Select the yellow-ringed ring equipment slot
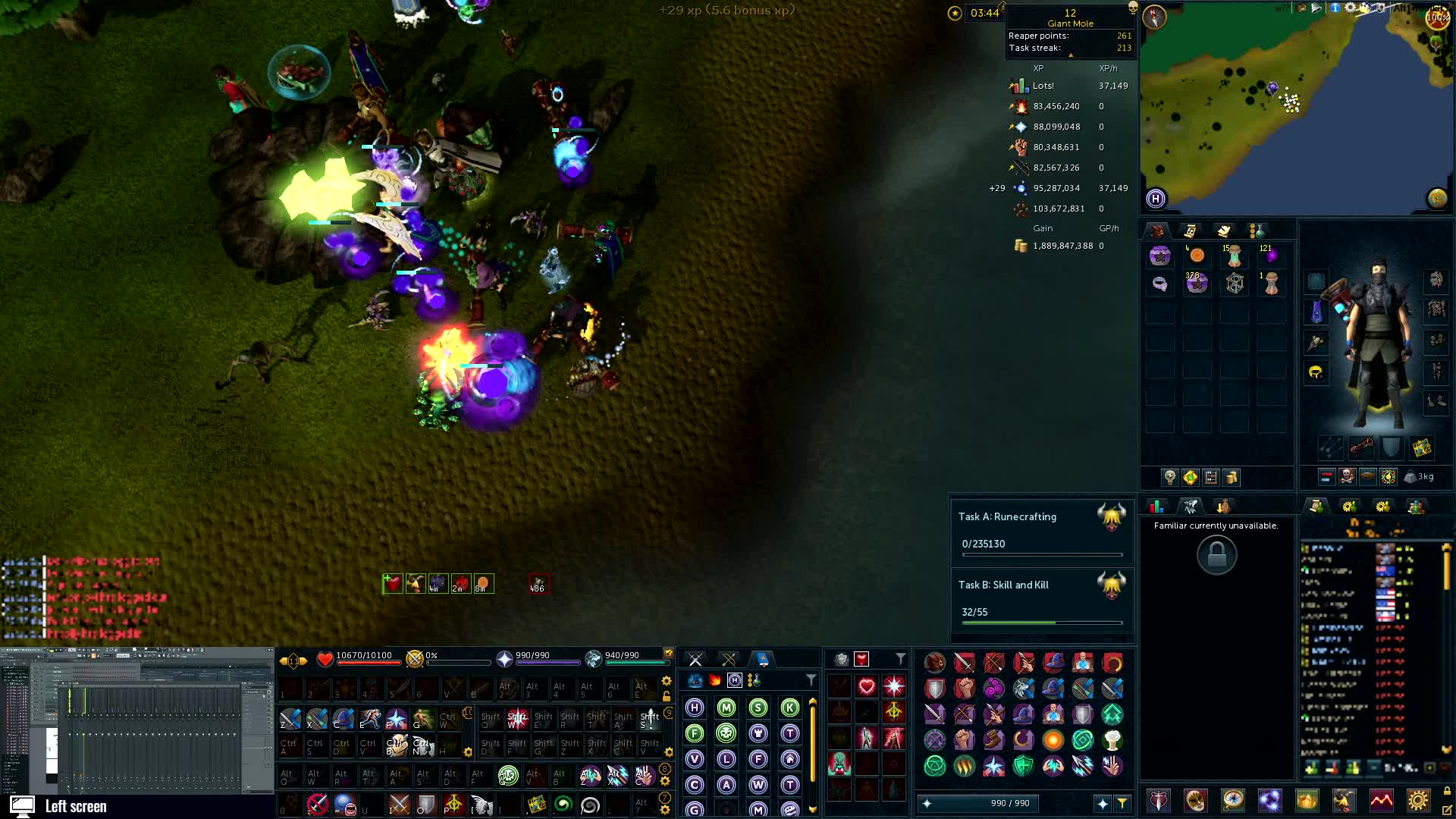The image size is (1456, 819). [x=1316, y=372]
